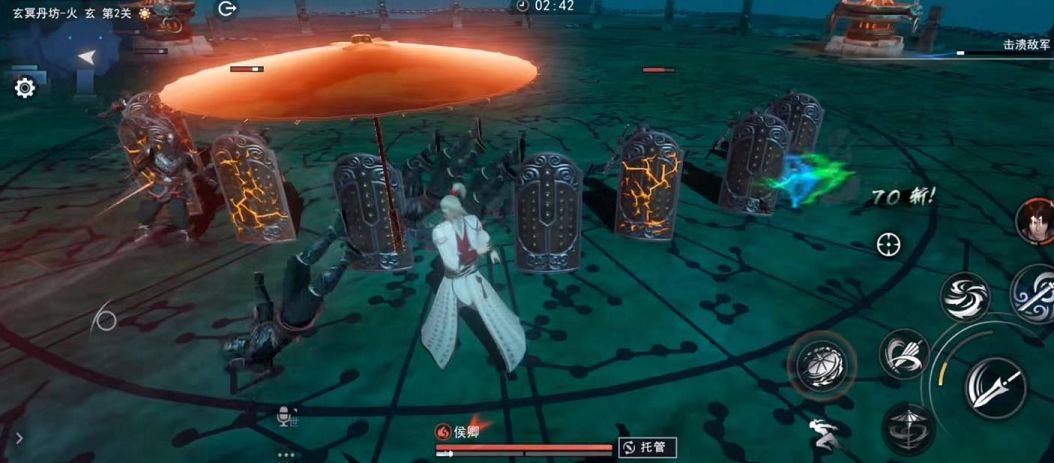Use the umbrella spin skill
The height and width of the screenshot is (463, 1054).
click(x=908, y=428)
